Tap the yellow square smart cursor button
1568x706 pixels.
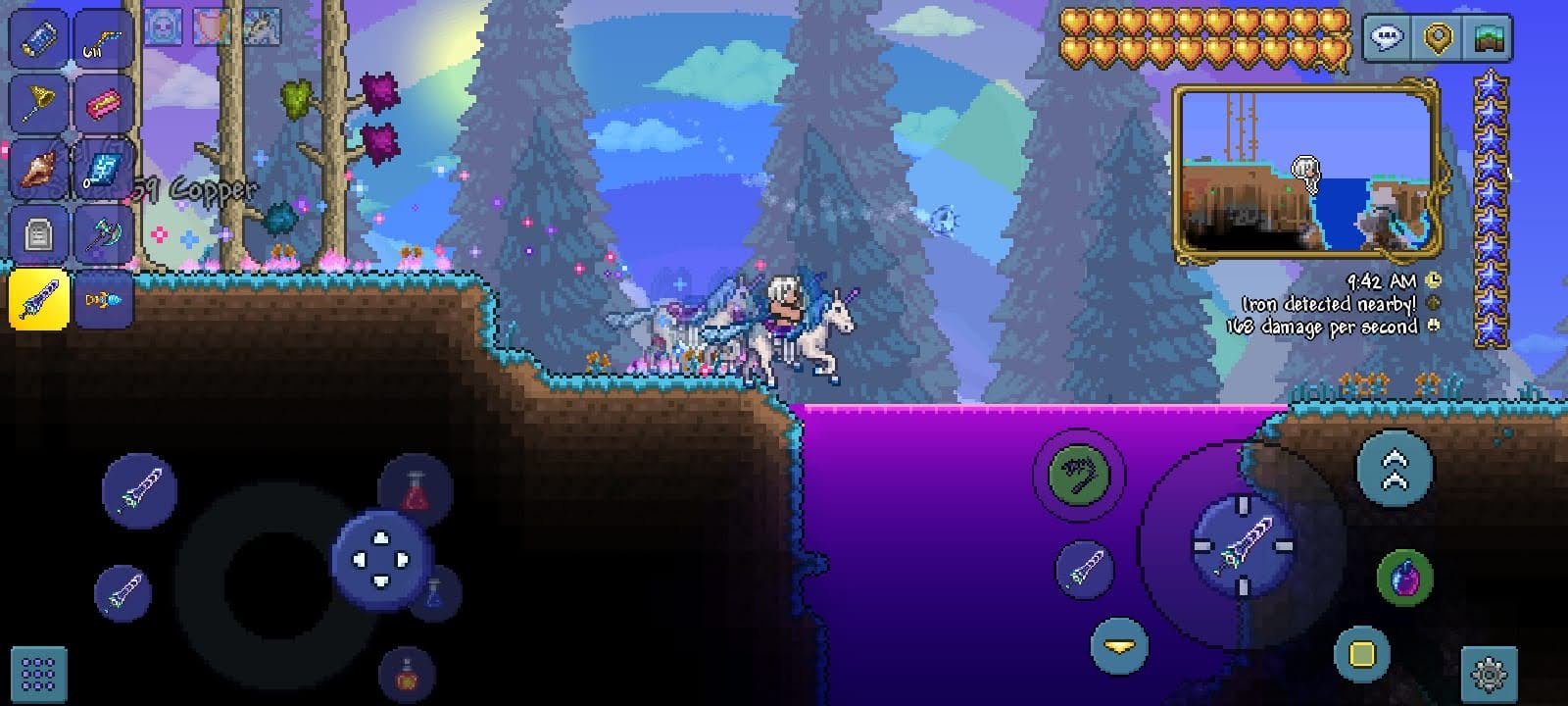click(x=1362, y=653)
